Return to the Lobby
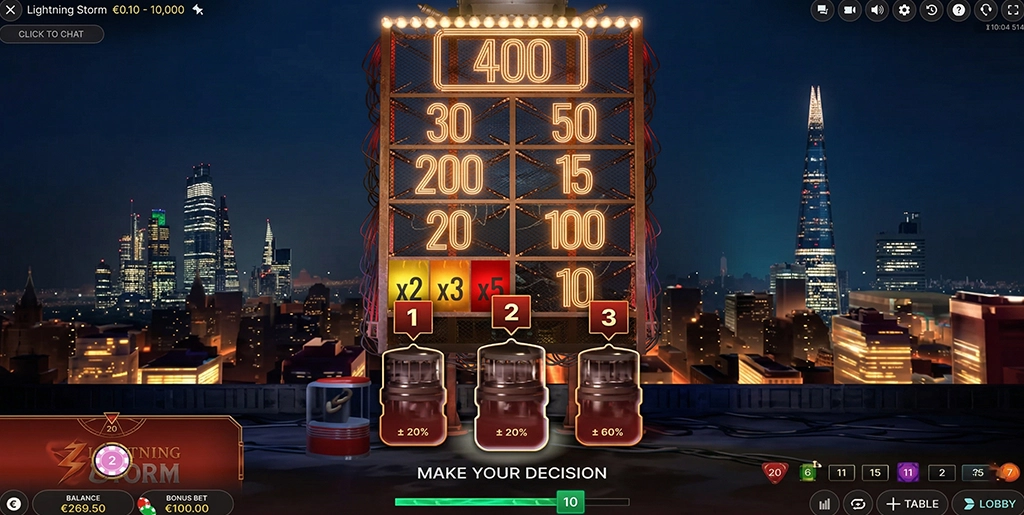 [986, 503]
